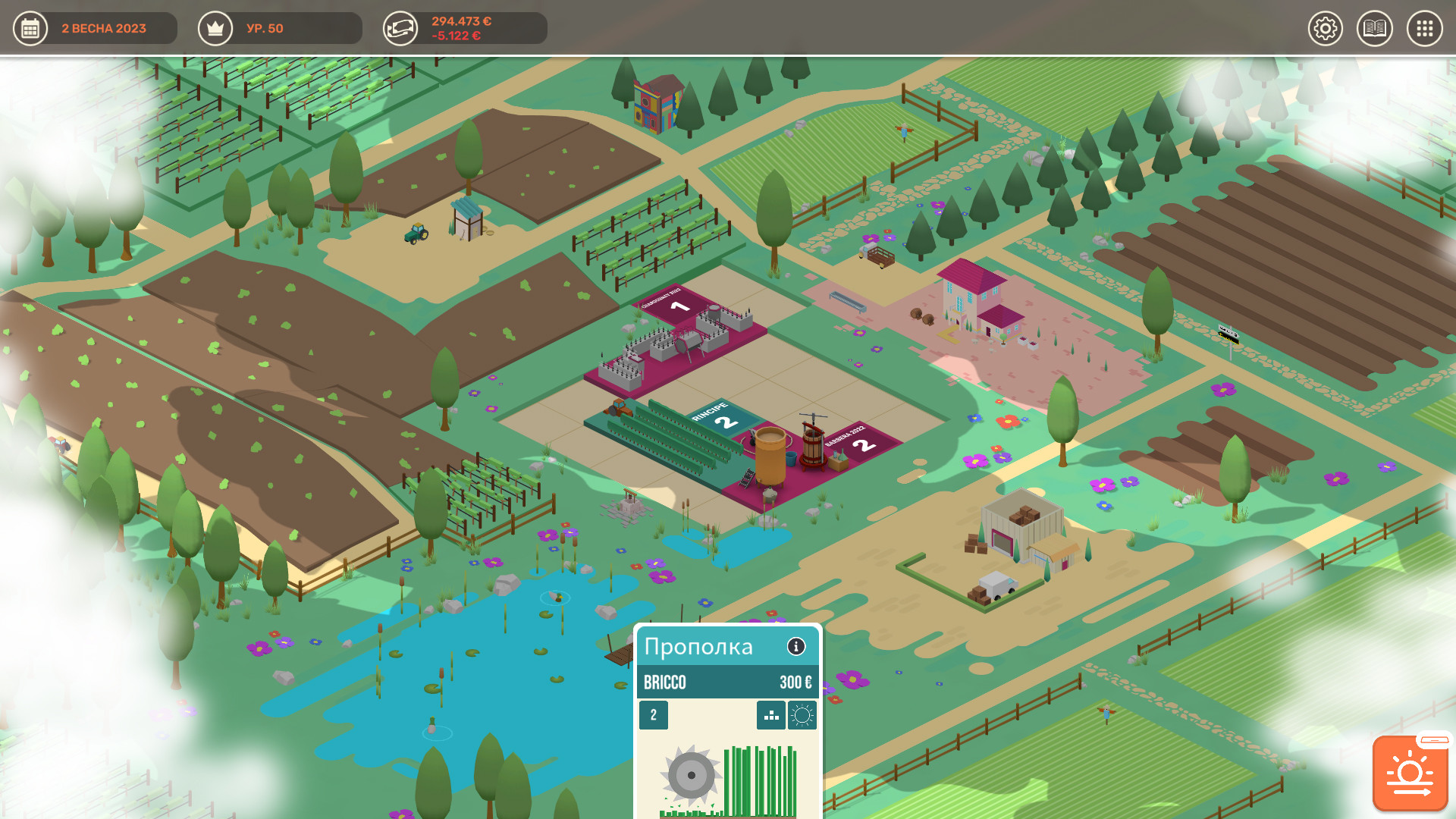The width and height of the screenshot is (1456, 819).
Task: Open the settings gear menu
Action: pos(1325,29)
